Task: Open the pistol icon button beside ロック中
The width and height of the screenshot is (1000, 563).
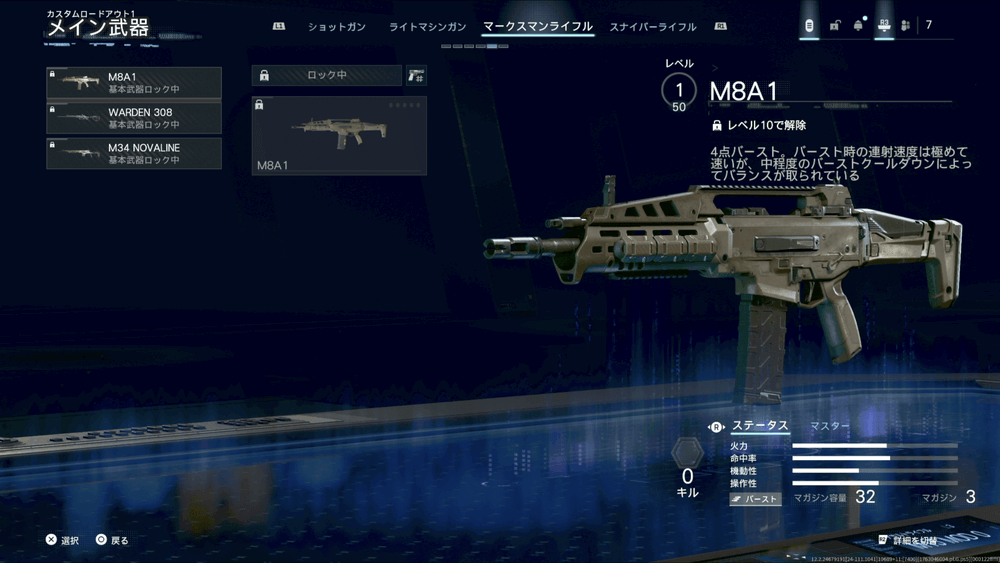Action: [x=416, y=75]
